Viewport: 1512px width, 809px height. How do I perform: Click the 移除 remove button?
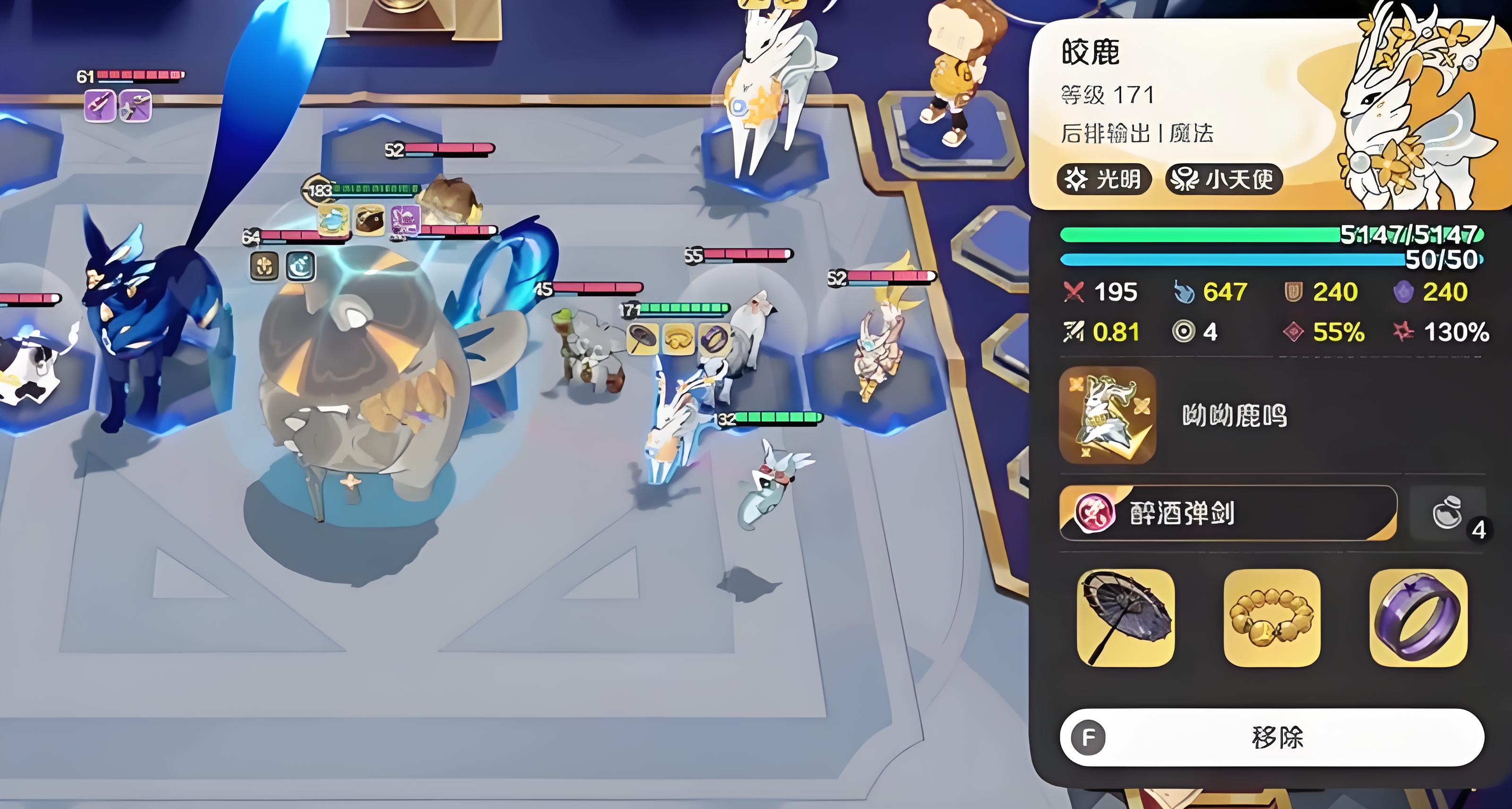click(x=1271, y=737)
